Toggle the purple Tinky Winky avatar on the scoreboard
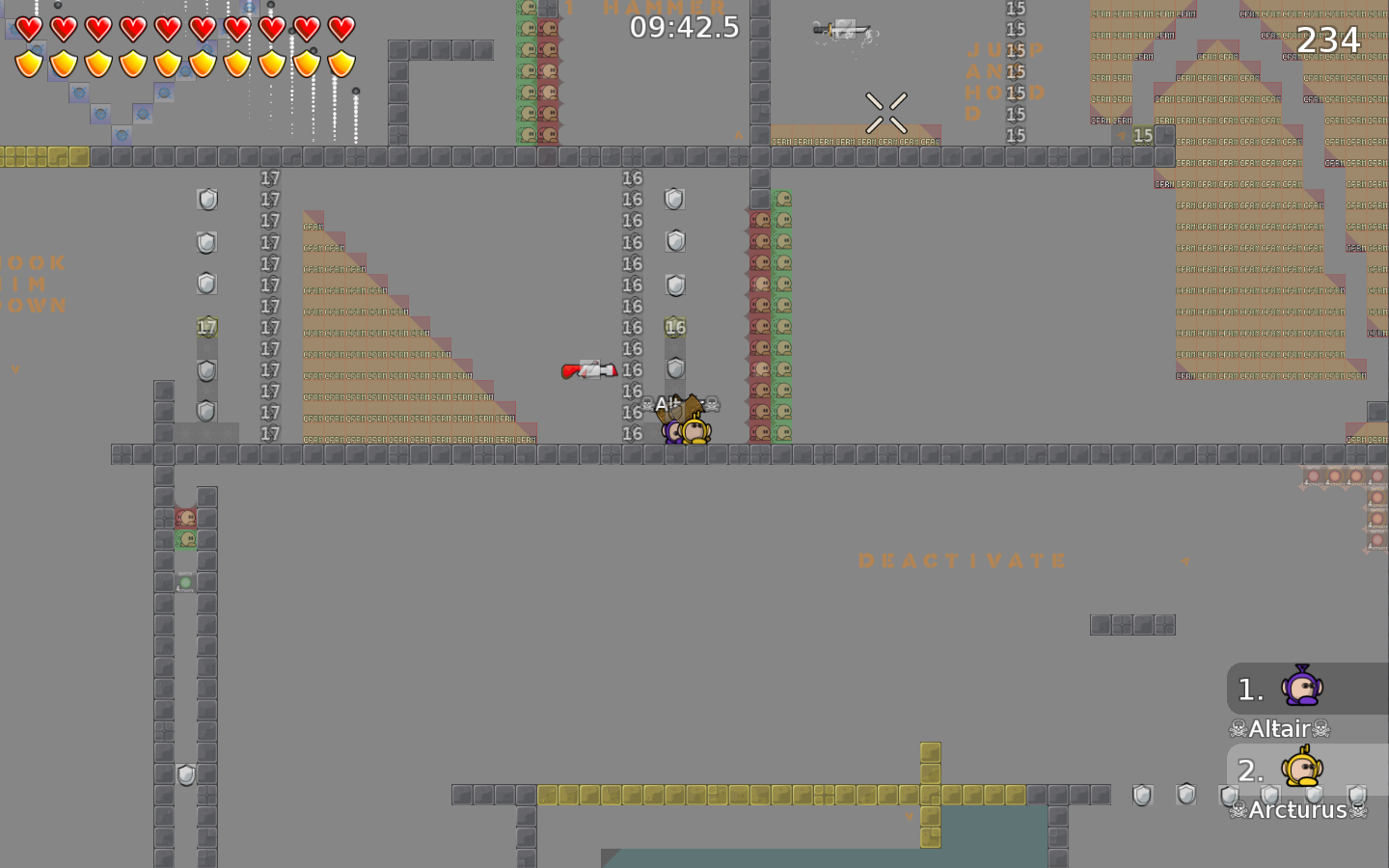The height and width of the screenshot is (868, 1389). [1304, 688]
